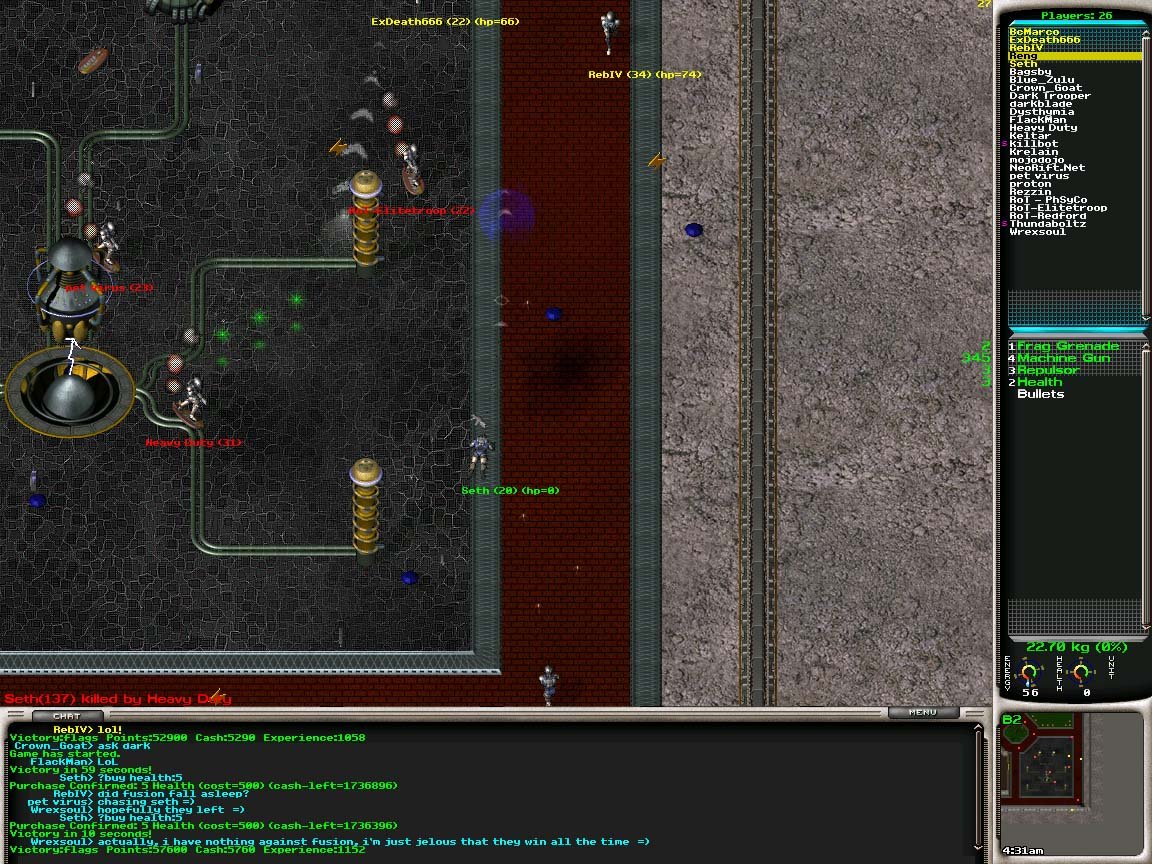Select the highlighted Reng player row

coord(1074,56)
